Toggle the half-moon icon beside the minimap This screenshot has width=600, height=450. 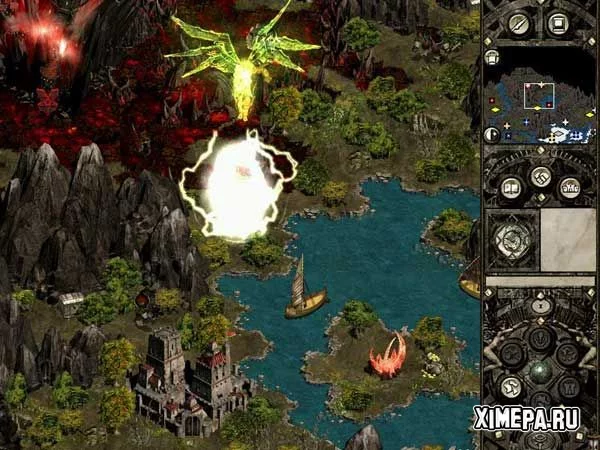tap(491, 134)
